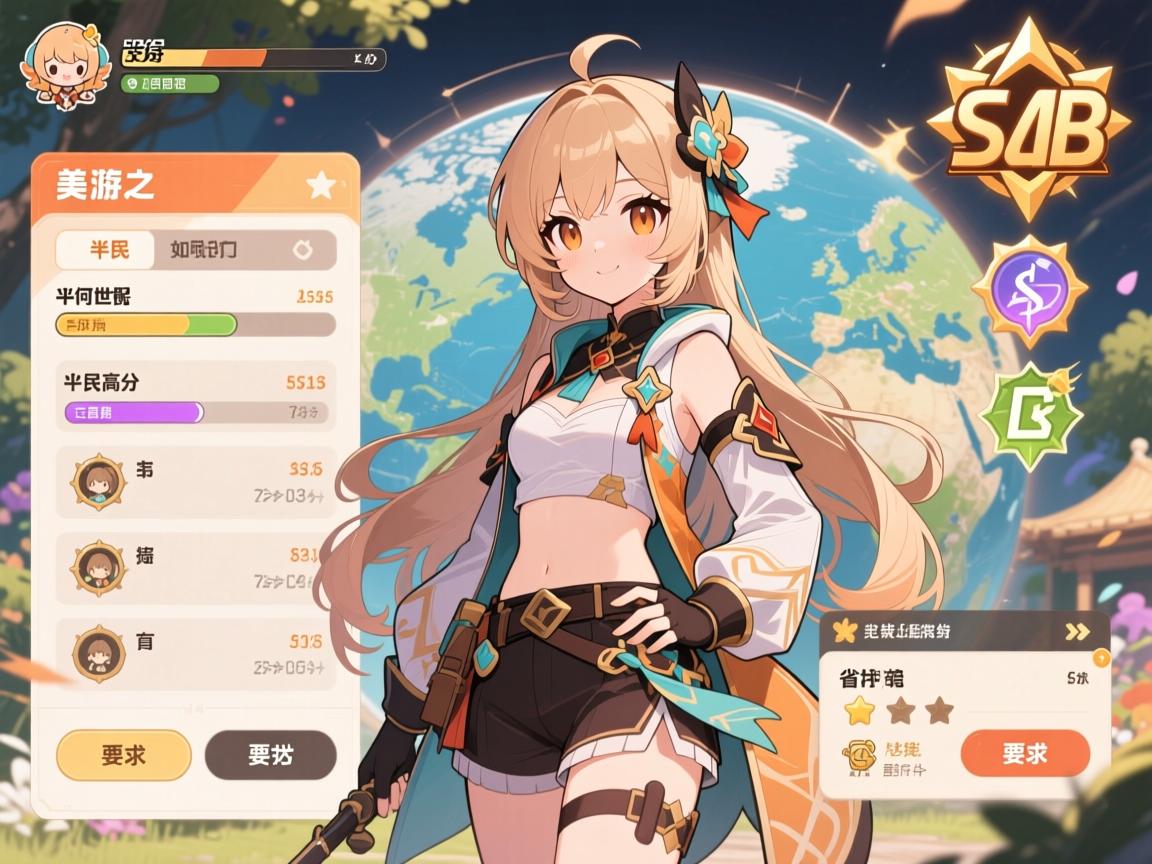
Task: Click the star in the panel header
Action: pos(320,185)
